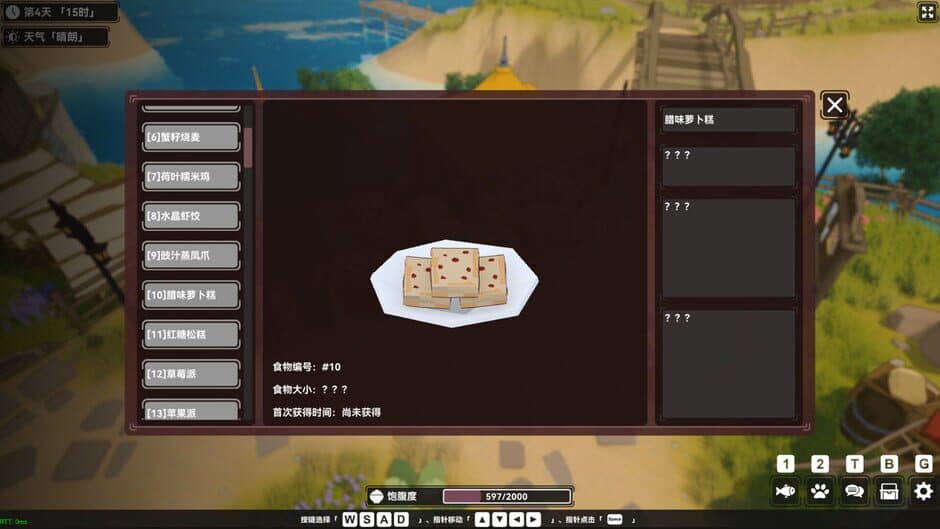Close the food encyclopedia panel
The image size is (940, 529).
[835, 105]
